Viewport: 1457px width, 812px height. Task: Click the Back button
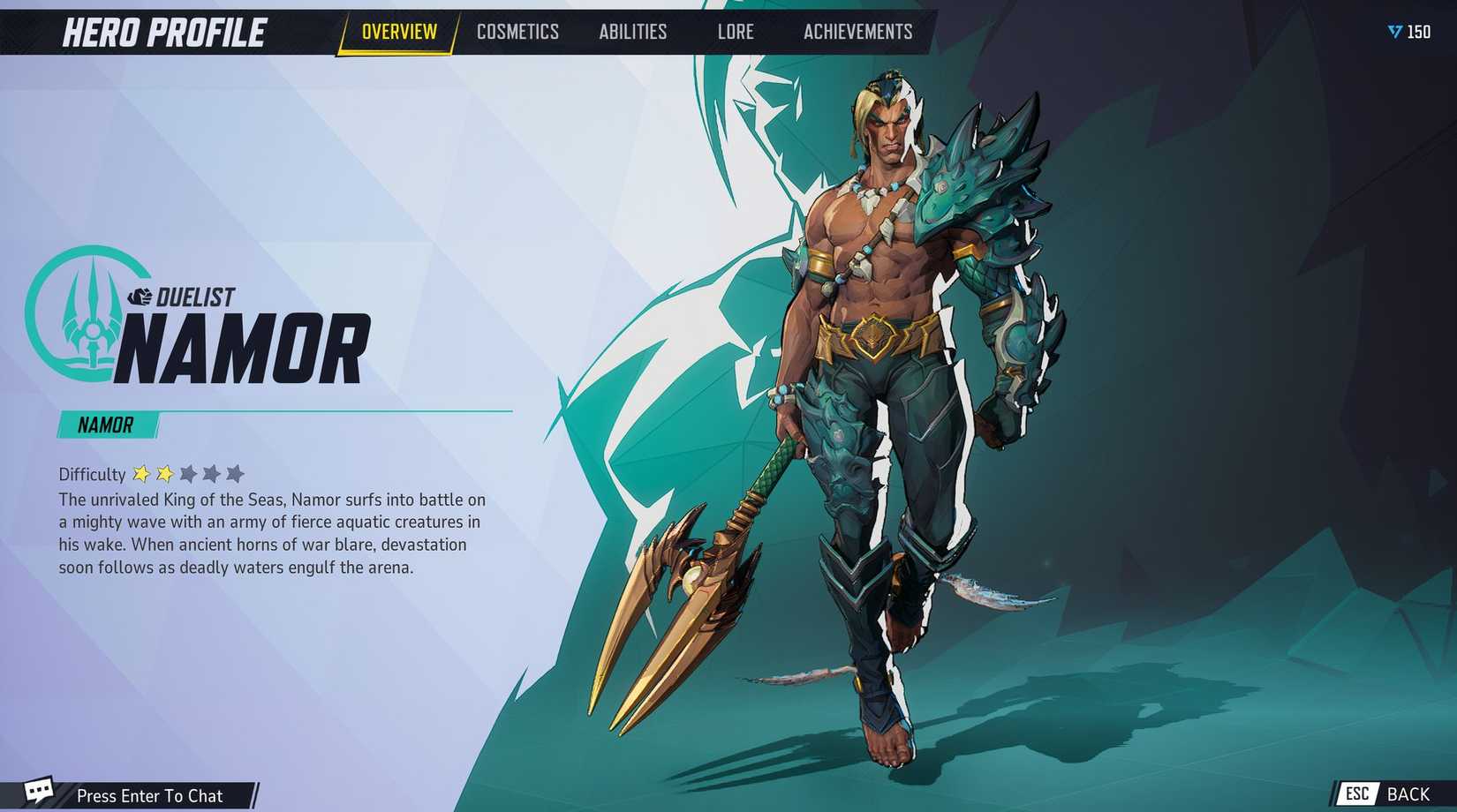click(x=1392, y=794)
